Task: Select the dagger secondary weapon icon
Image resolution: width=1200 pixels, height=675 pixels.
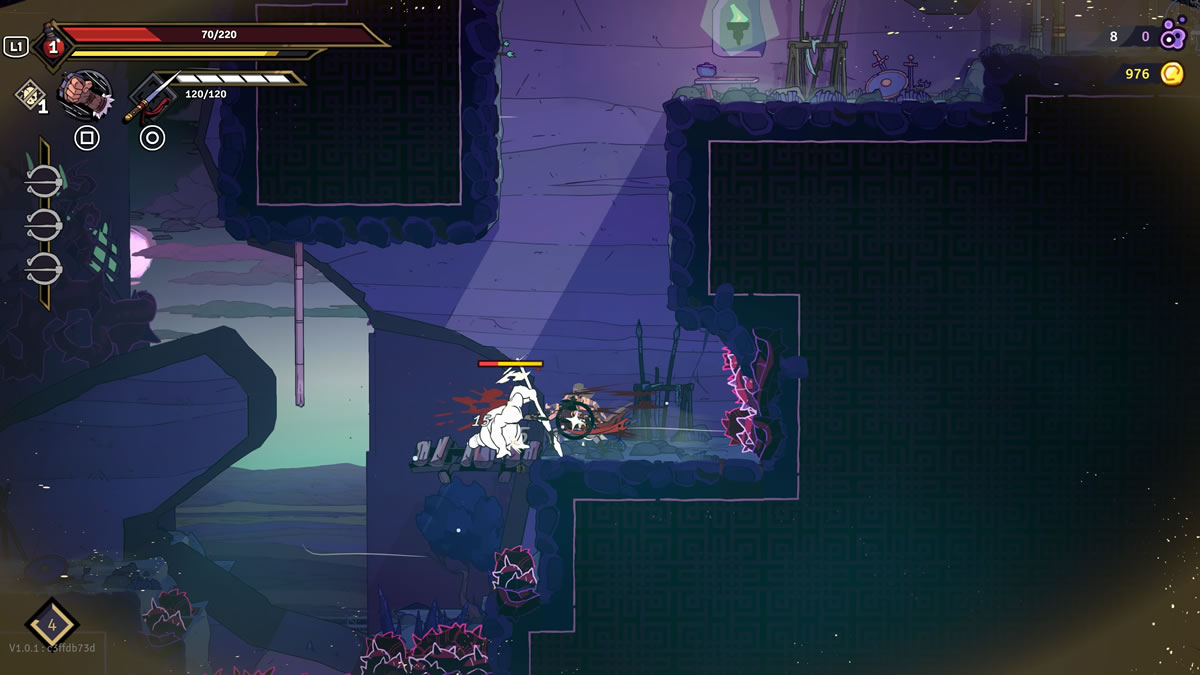Action: [148, 95]
